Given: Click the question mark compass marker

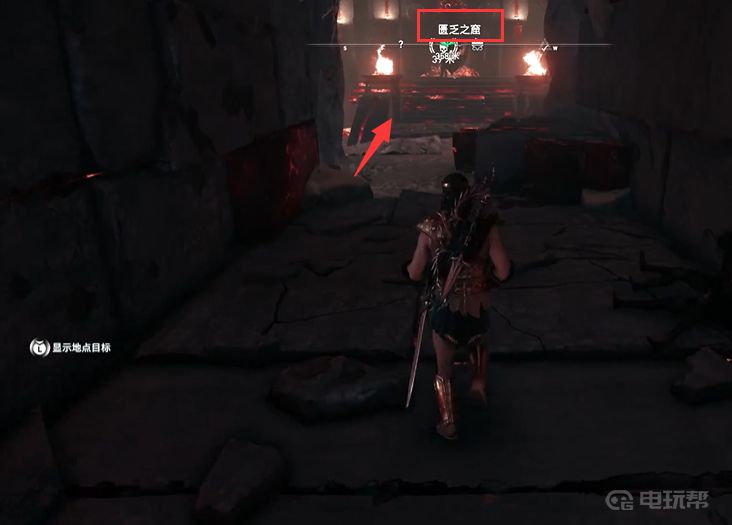Looking at the screenshot, I should (401, 45).
